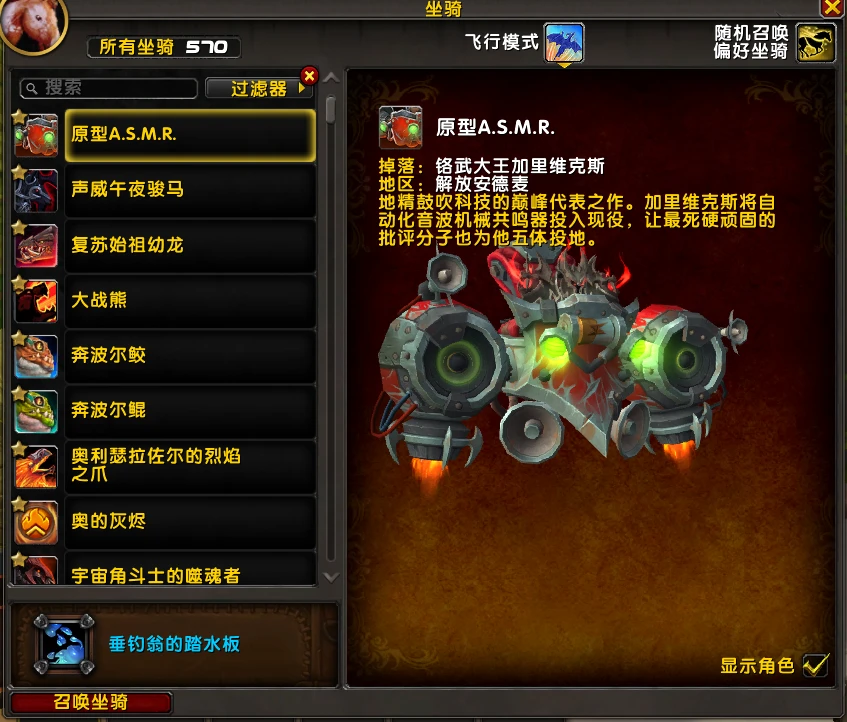Viewport: 847px width, 722px height.
Task: Select the 宇宙角斗士的噬魂者 mount
Action: click(190, 573)
